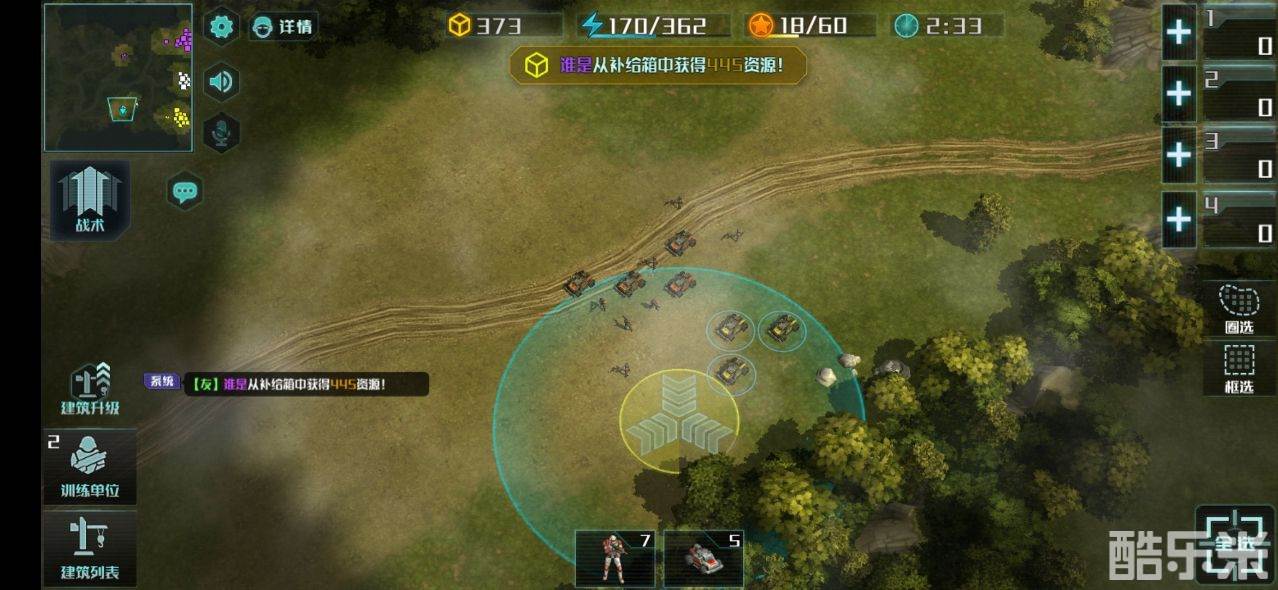1278x590 pixels.
Task: Click the minimap in the corner
Action: coord(118,78)
